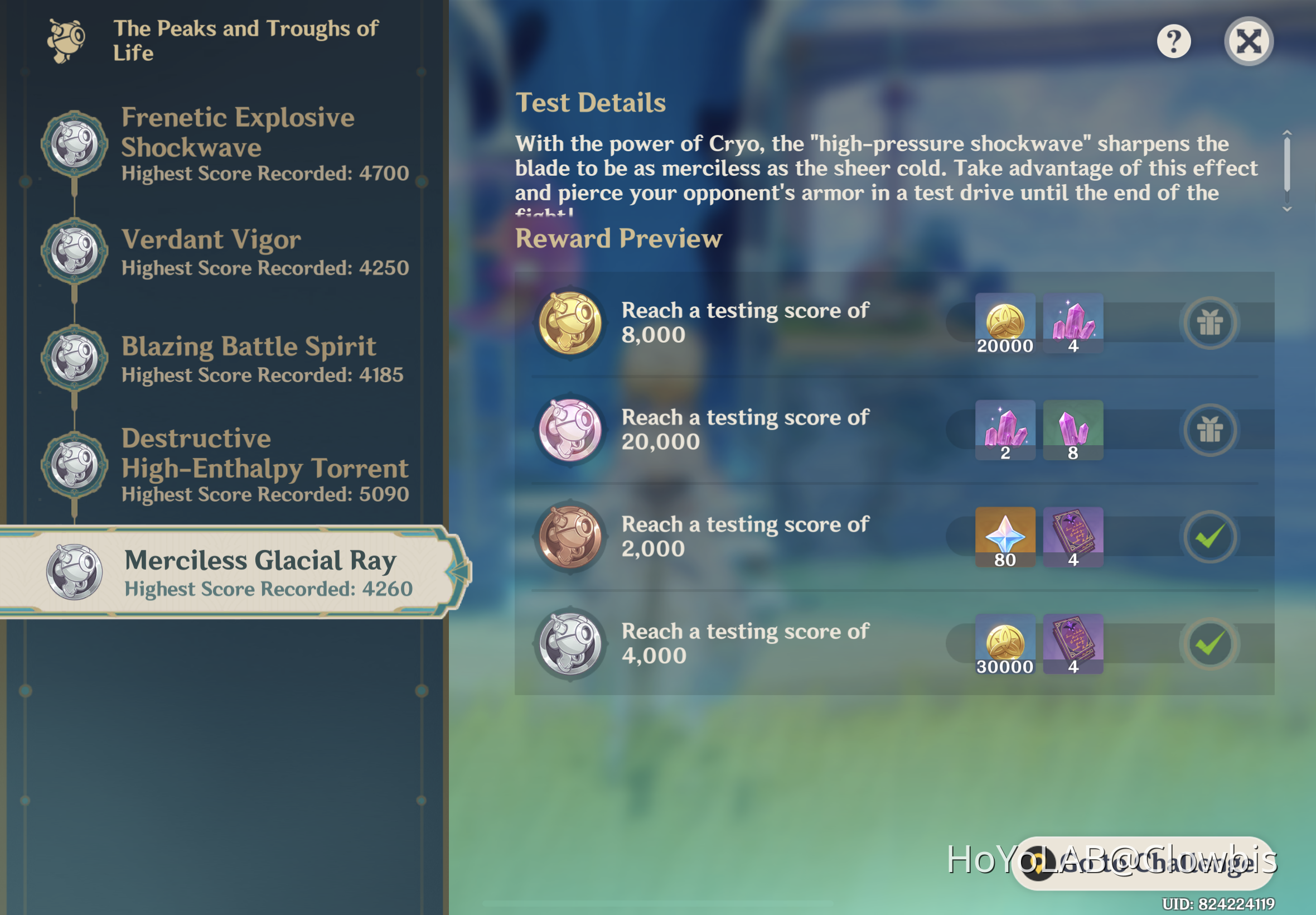Open the help question mark icon
This screenshot has height=915, width=1316.
(x=1173, y=41)
